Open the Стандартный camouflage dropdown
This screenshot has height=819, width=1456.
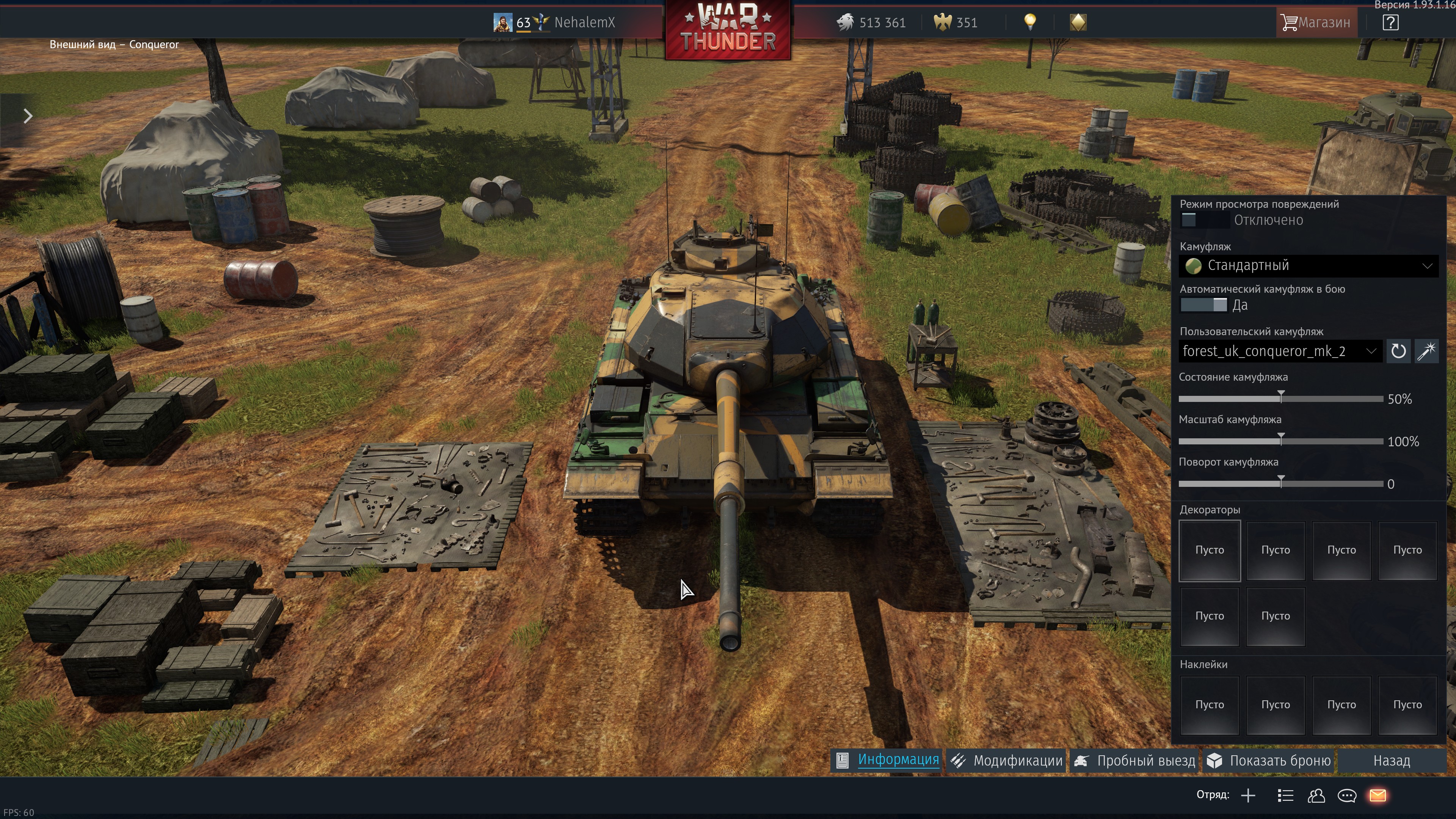tap(1308, 266)
